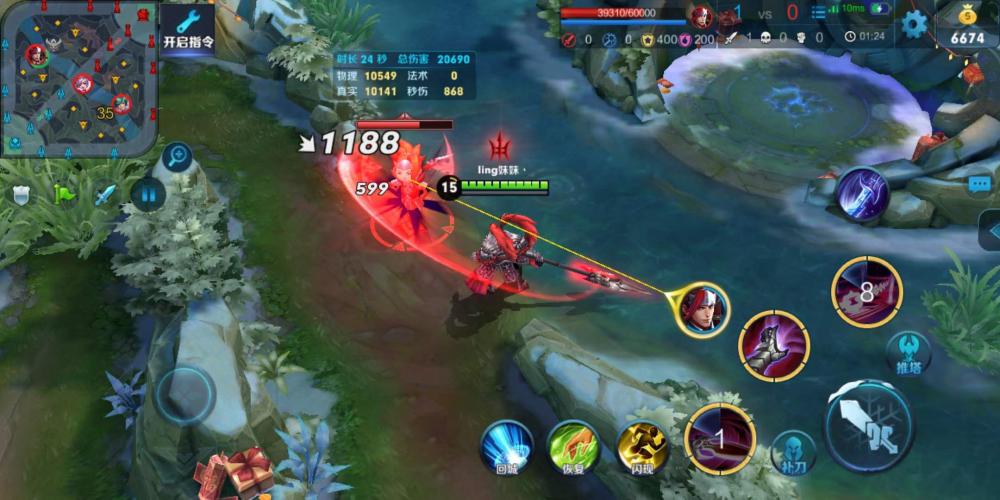Send the shield defend signal
The image size is (1000, 500).
[x=22, y=194]
